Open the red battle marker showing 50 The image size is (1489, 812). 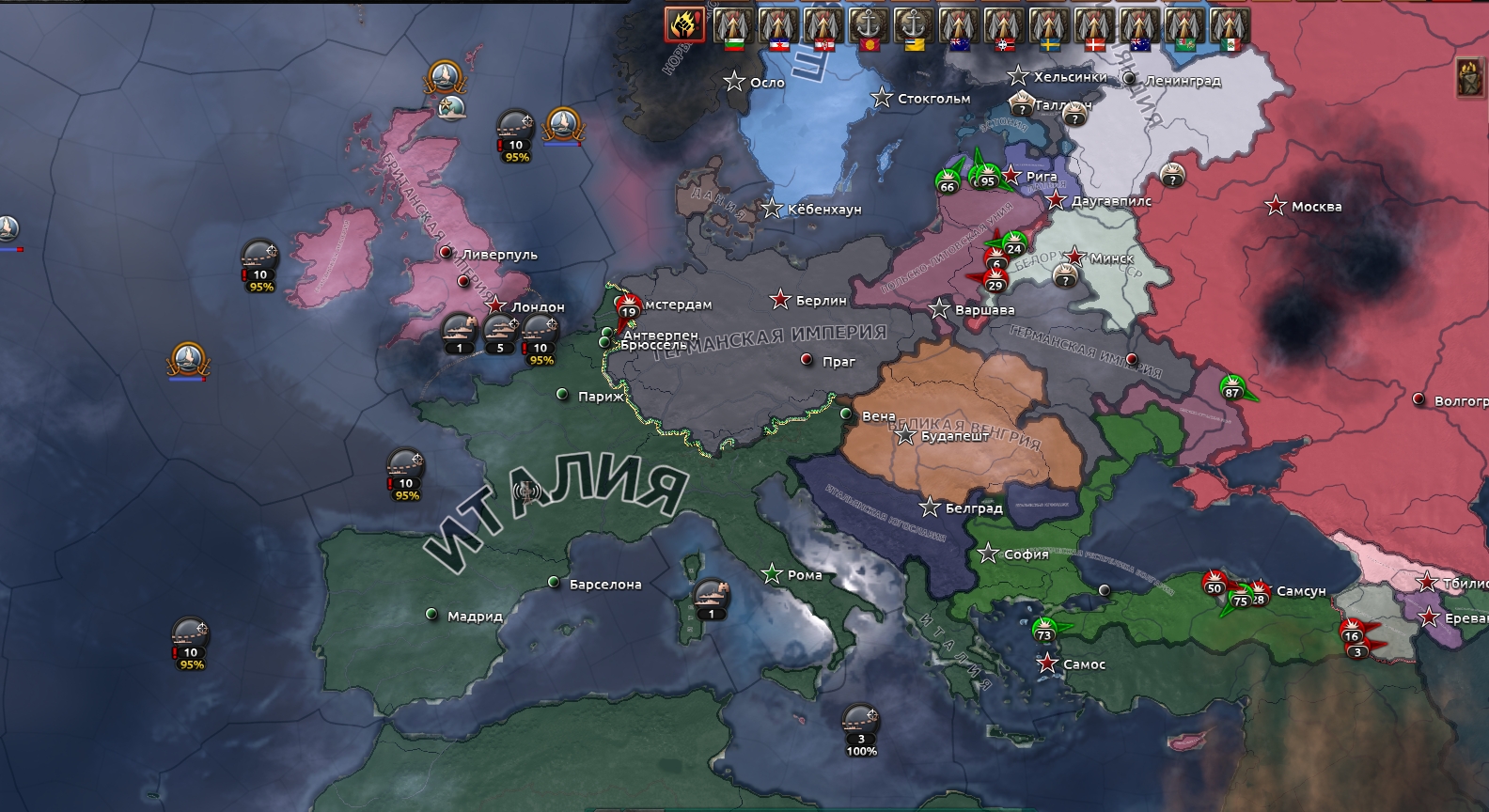point(1215,583)
